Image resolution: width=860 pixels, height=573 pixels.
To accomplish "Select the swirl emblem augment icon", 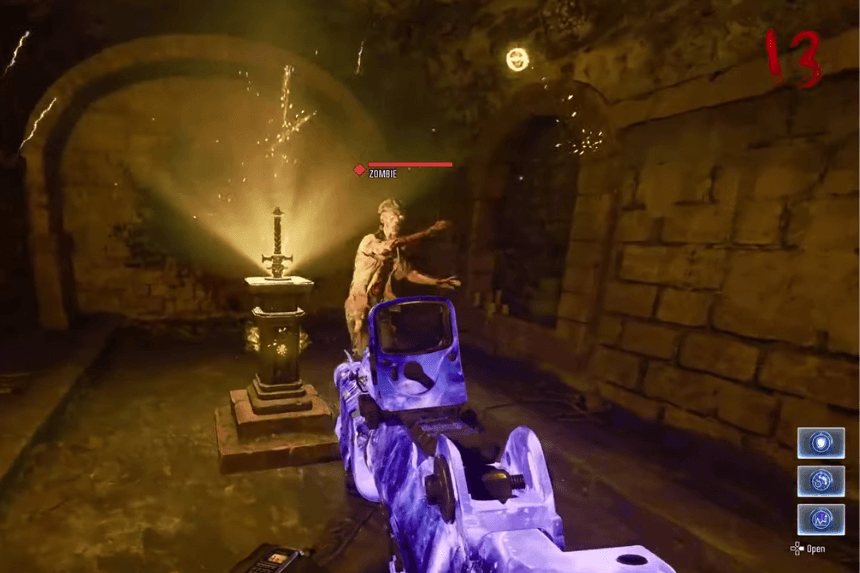I will click(x=820, y=481).
